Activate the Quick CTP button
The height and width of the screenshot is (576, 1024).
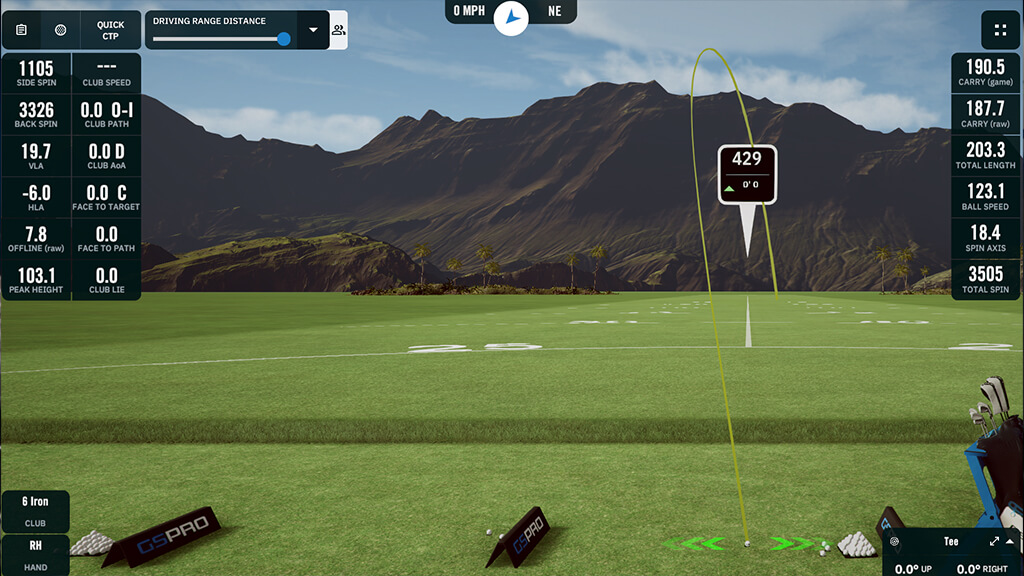pos(110,30)
